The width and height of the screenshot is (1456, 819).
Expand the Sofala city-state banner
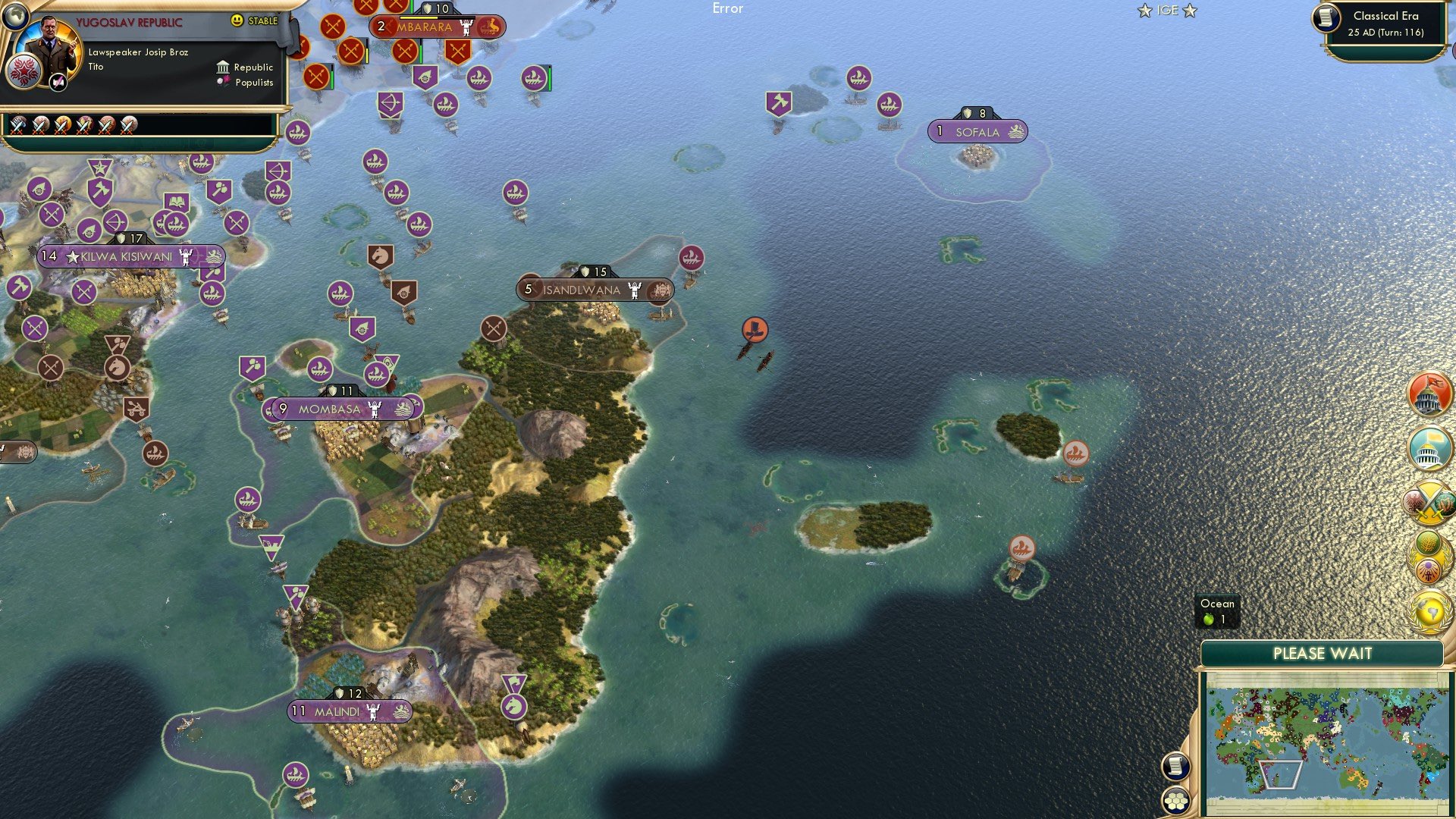tap(978, 131)
